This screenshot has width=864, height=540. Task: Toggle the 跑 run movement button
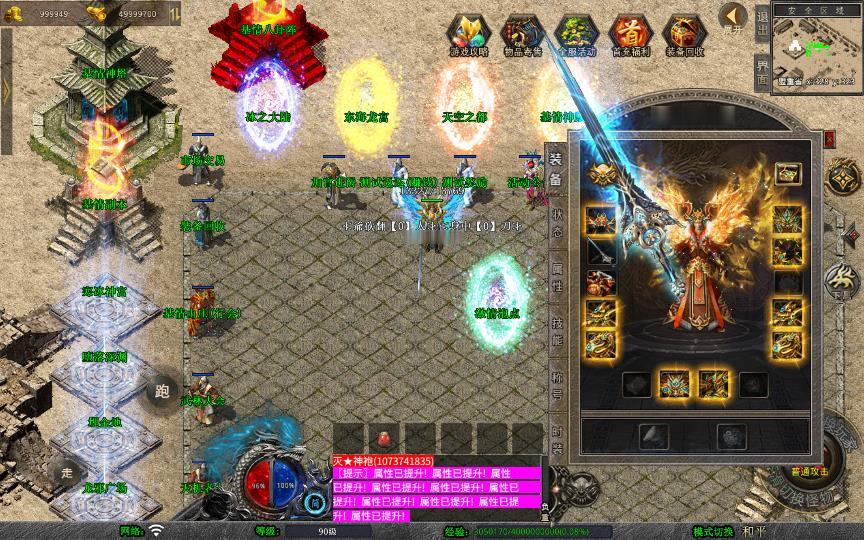(160, 391)
